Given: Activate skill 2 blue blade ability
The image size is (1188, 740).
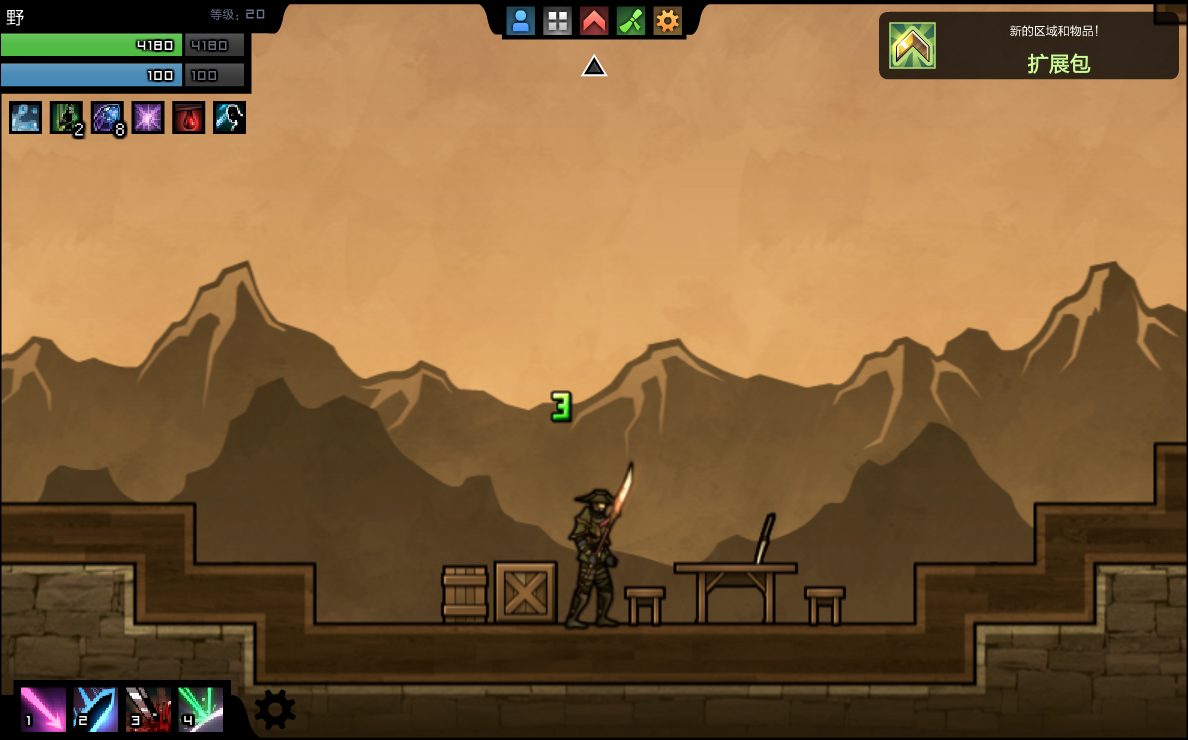Looking at the screenshot, I should click(95, 709).
